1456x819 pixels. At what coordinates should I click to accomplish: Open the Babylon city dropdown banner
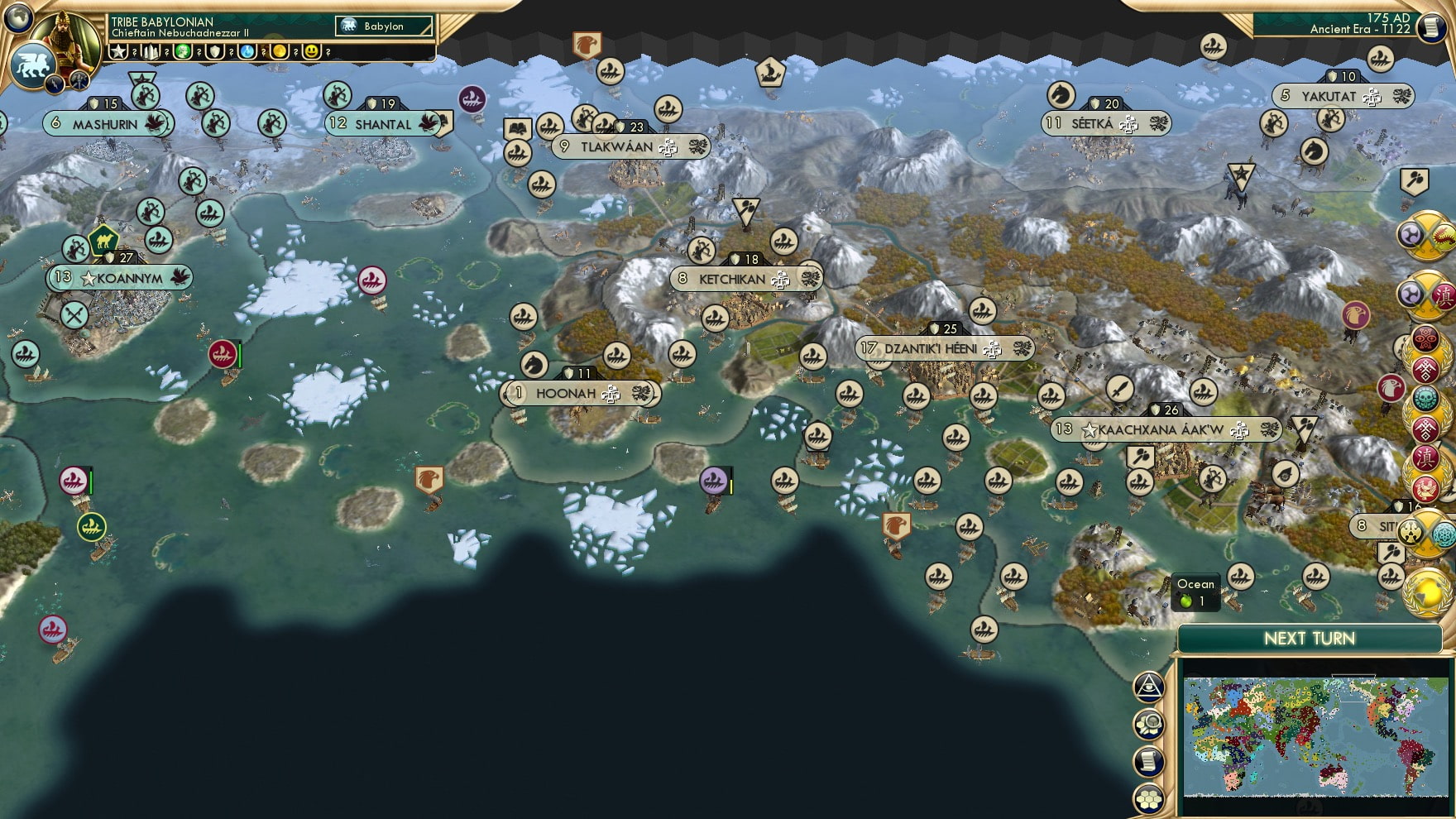coord(385,26)
